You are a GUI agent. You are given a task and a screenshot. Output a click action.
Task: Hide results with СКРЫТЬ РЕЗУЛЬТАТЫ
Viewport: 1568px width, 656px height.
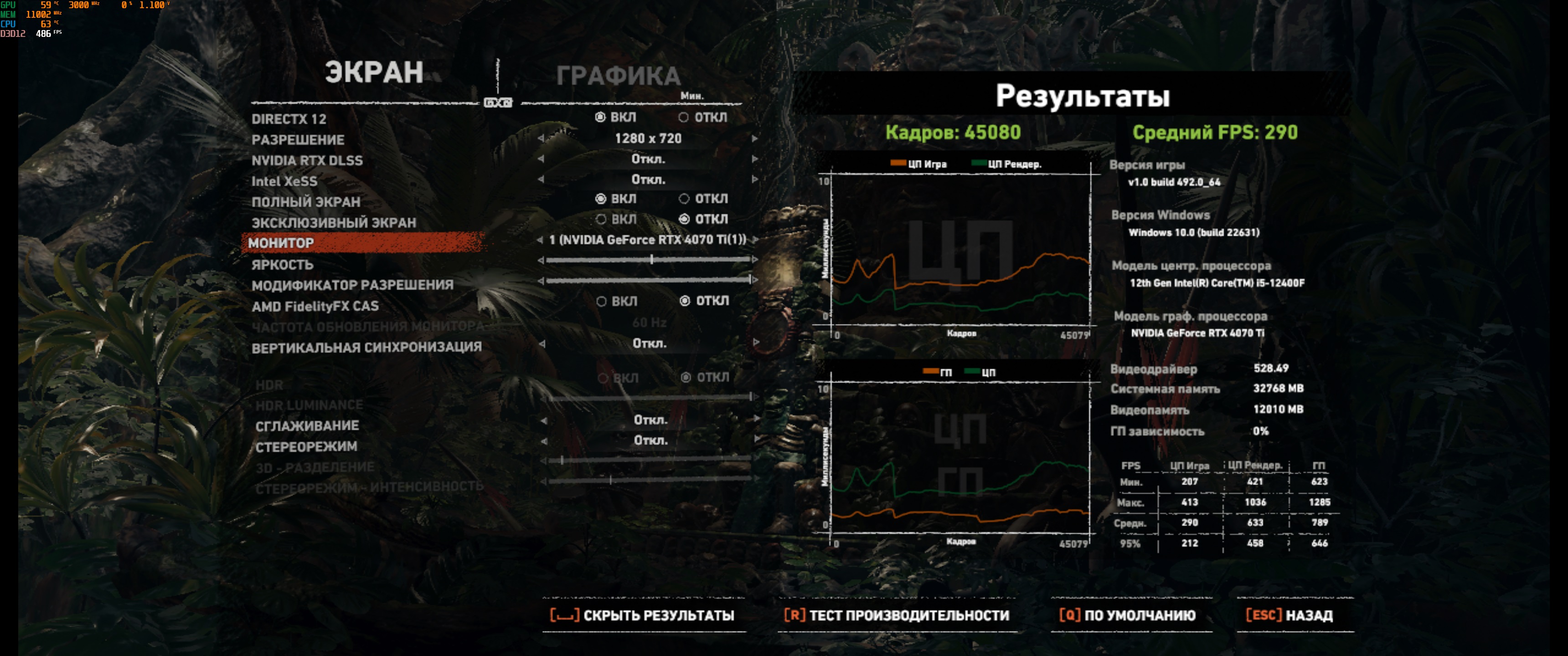tap(643, 615)
